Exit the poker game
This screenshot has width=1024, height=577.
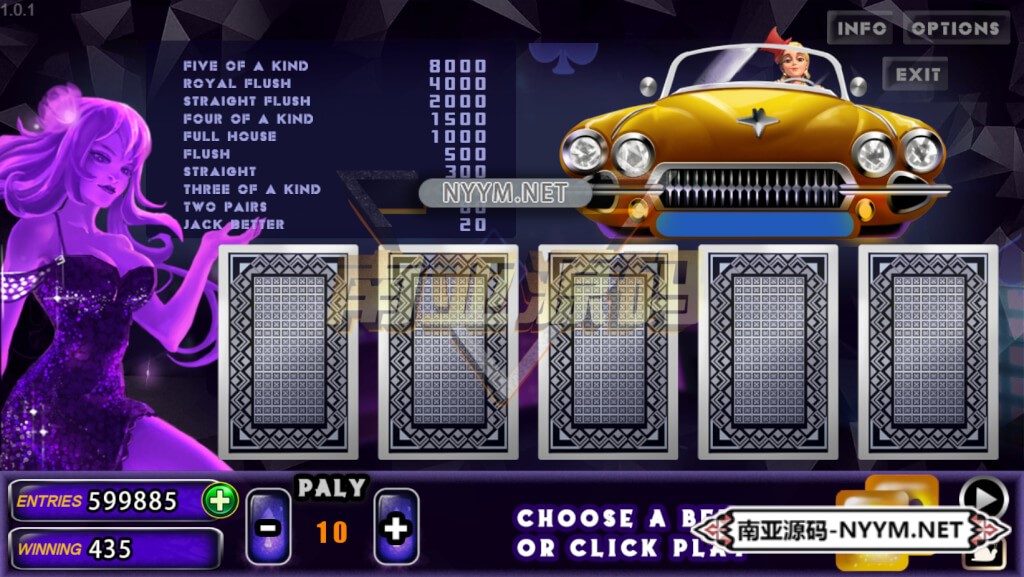pyautogui.click(x=917, y=74)
